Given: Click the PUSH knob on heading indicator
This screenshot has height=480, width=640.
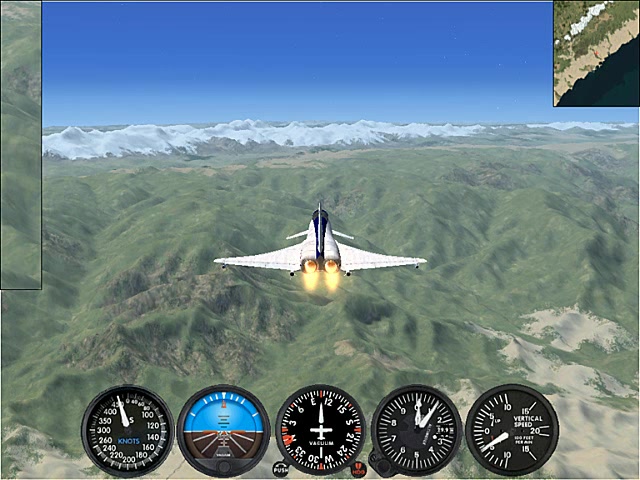Looking at the screenshot, I should coord(280,468).
